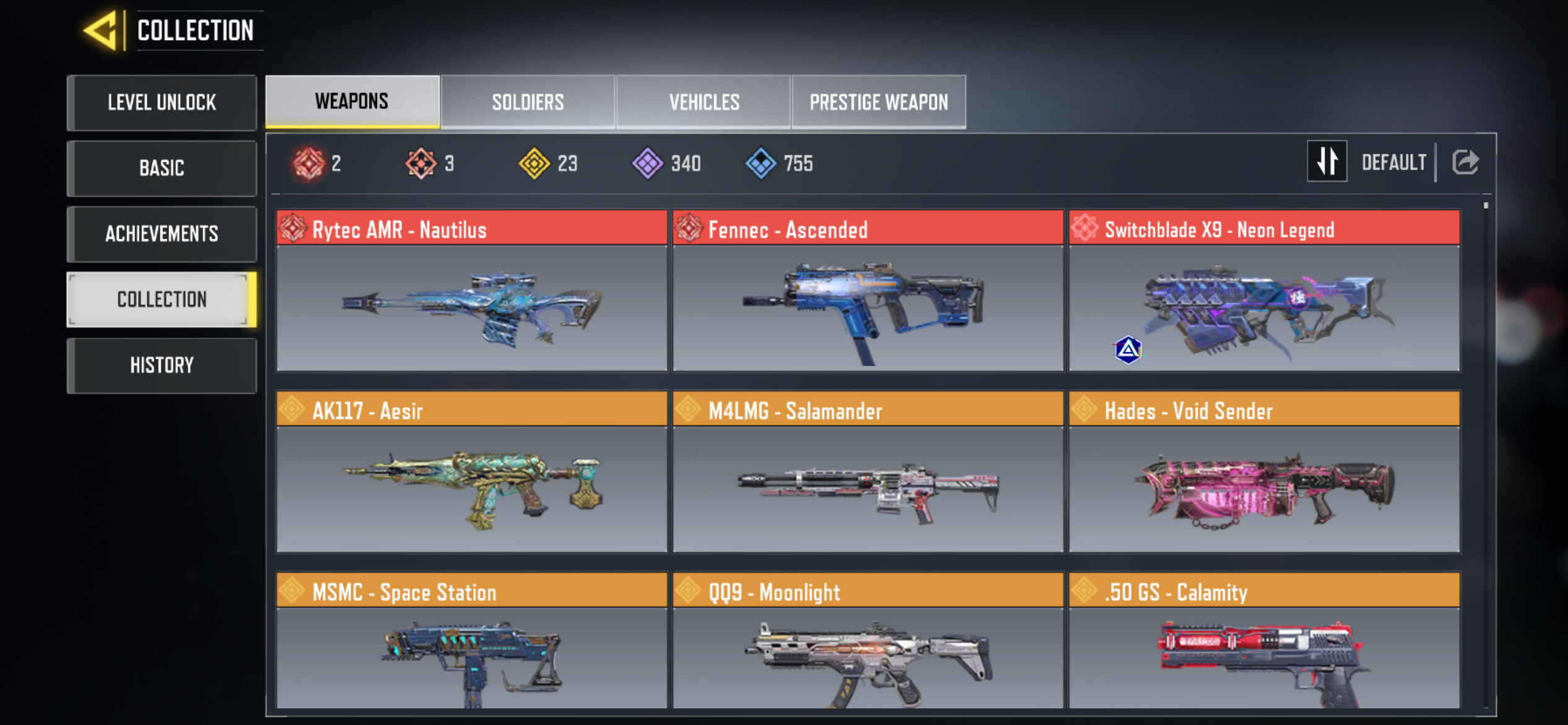The height and width of the screenshot is (725, 1568).
Task: Choose the .50 GS - Calamity pistol
Action: [x=1264, y=641]
